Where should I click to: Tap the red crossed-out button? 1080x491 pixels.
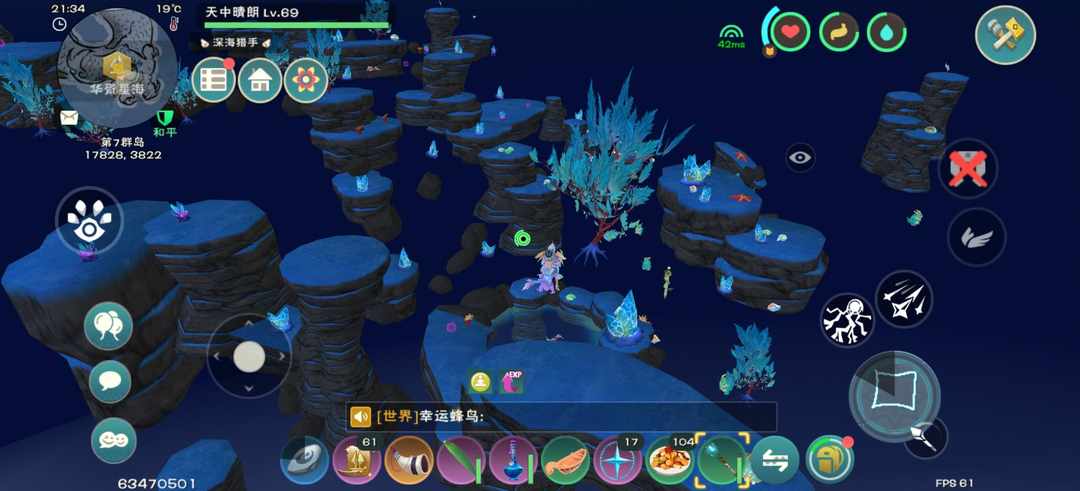pos(967,168)
